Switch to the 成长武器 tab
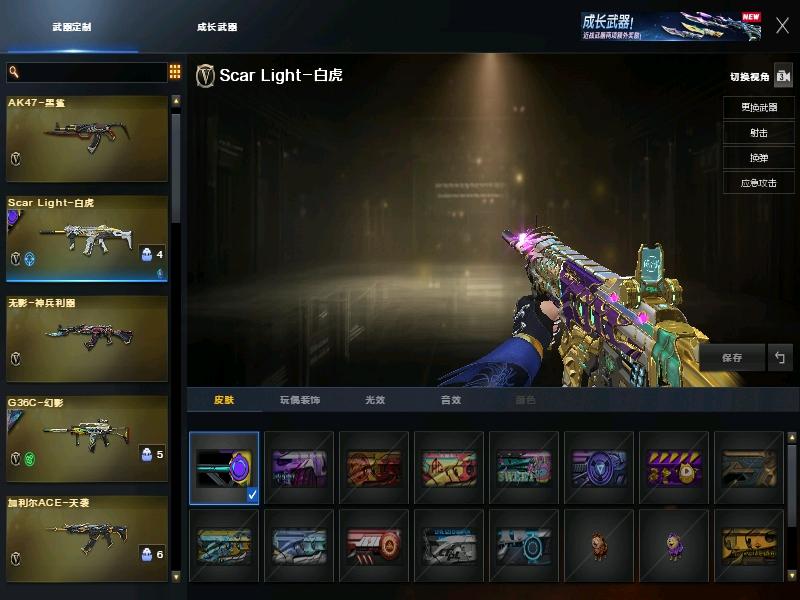This screenshot has height=600, width=800. point(217,27)
